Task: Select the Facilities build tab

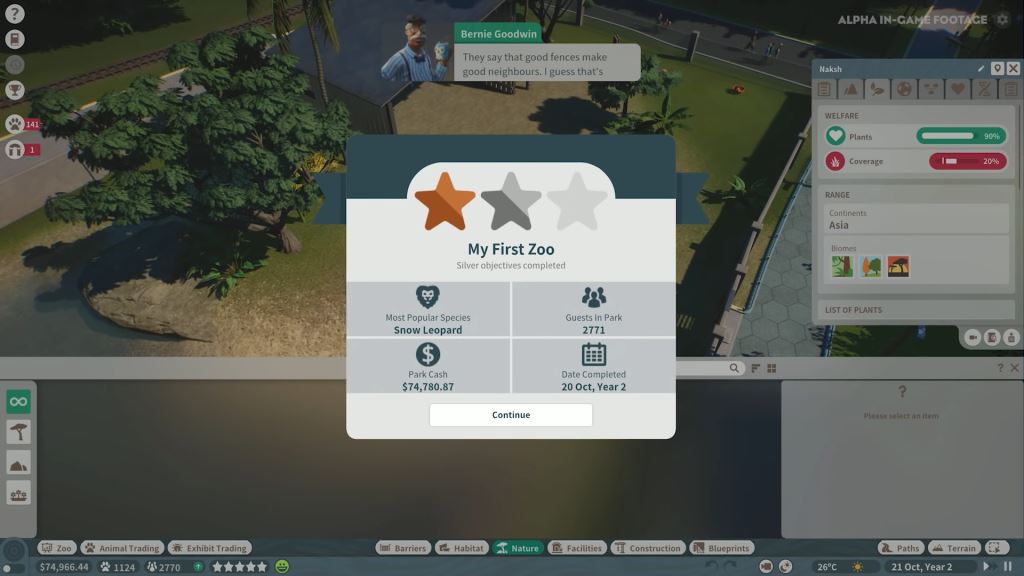Action: tap(577, 548)
